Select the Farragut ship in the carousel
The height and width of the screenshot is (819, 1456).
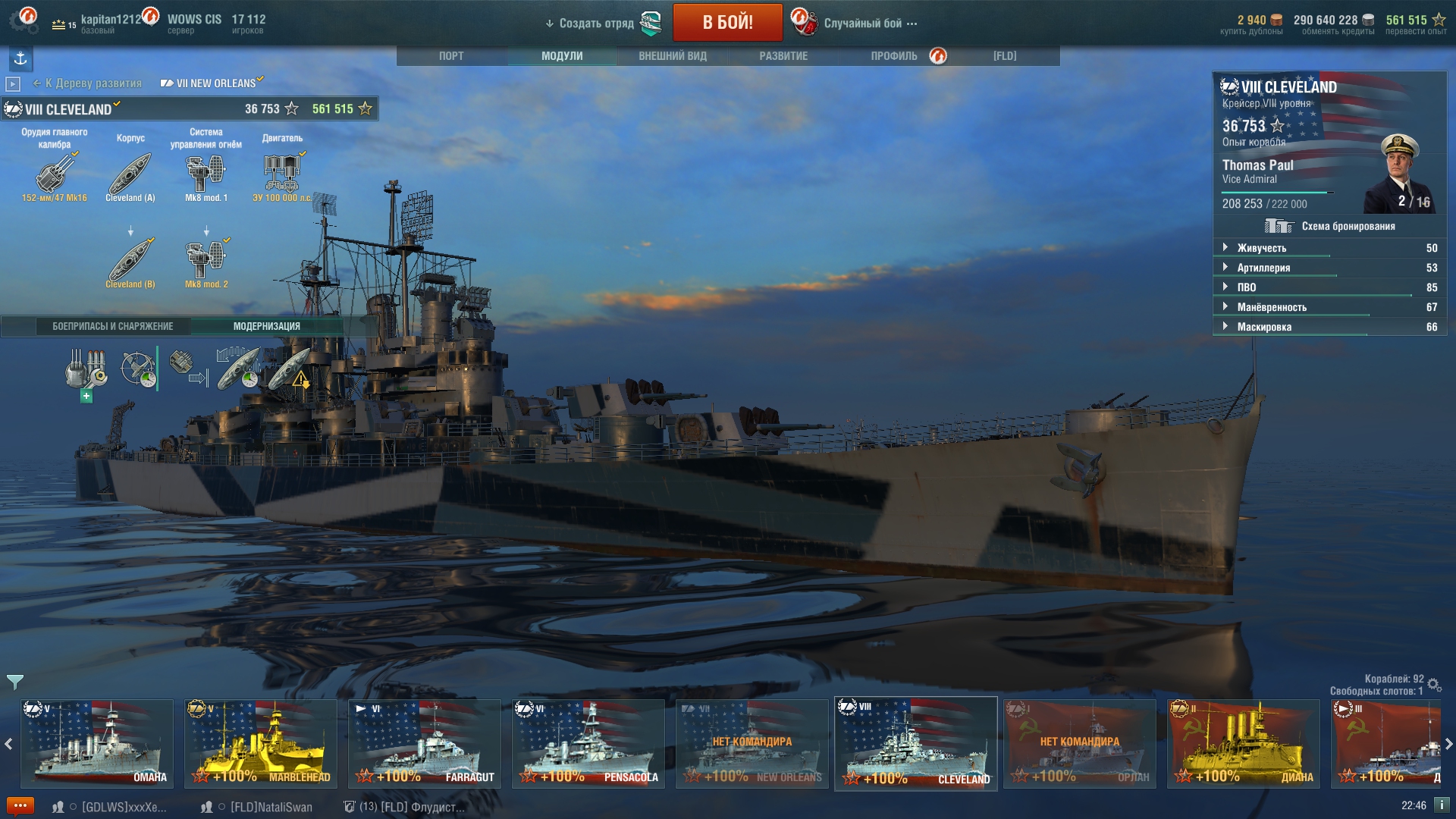425,743
